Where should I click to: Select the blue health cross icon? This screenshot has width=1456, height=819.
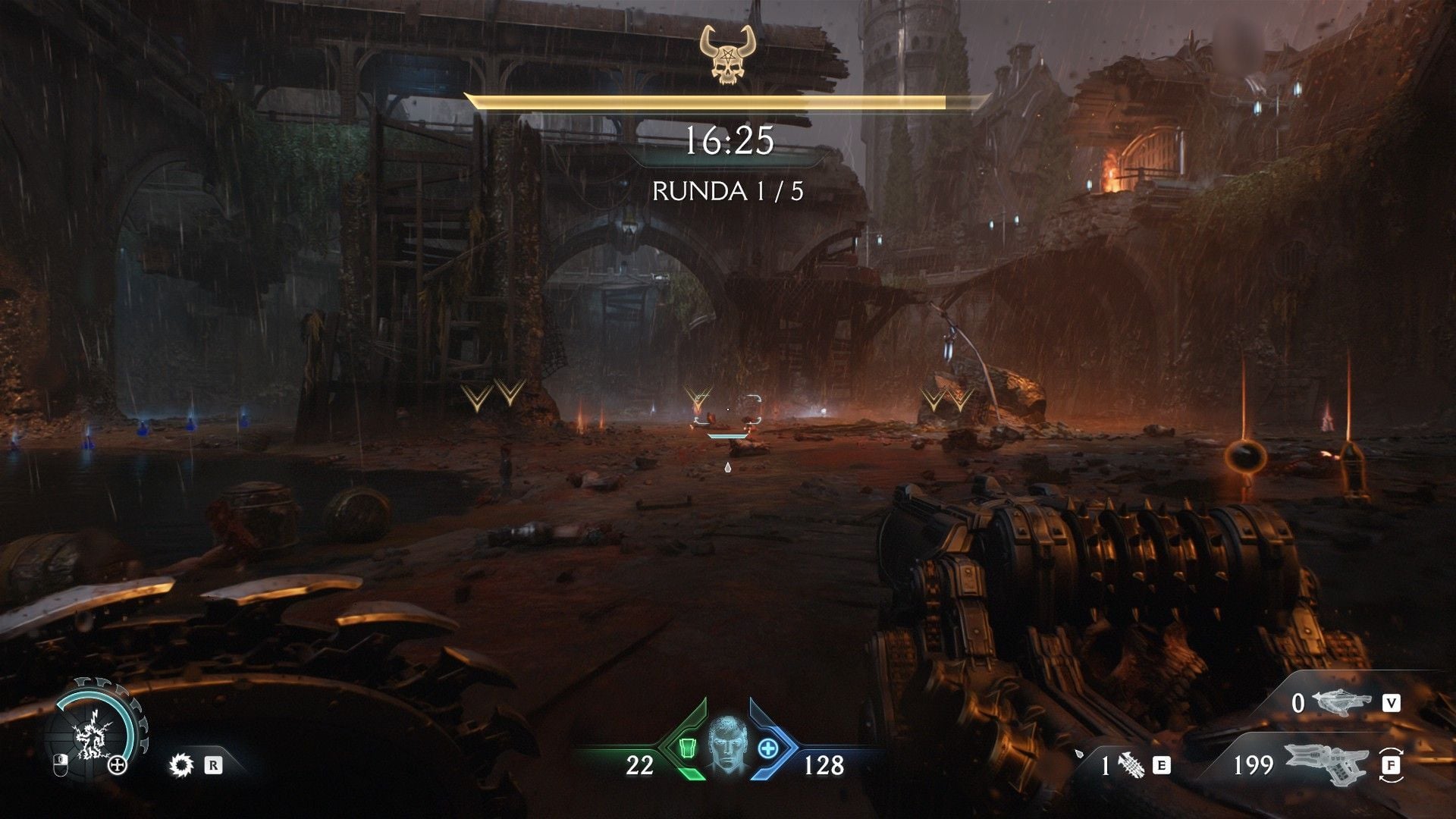coord(768,749)
